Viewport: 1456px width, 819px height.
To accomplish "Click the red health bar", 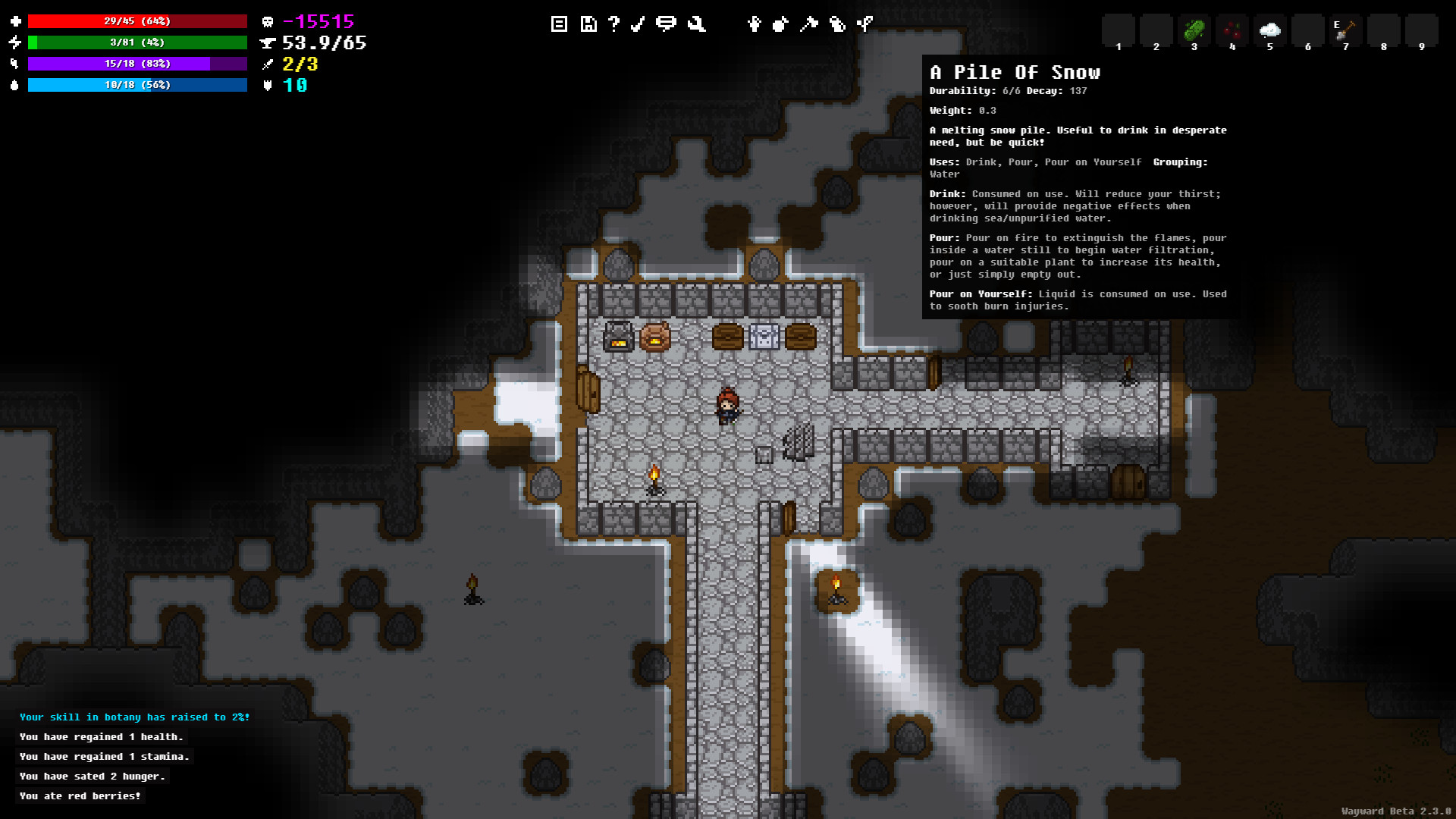I will (136, 21).
